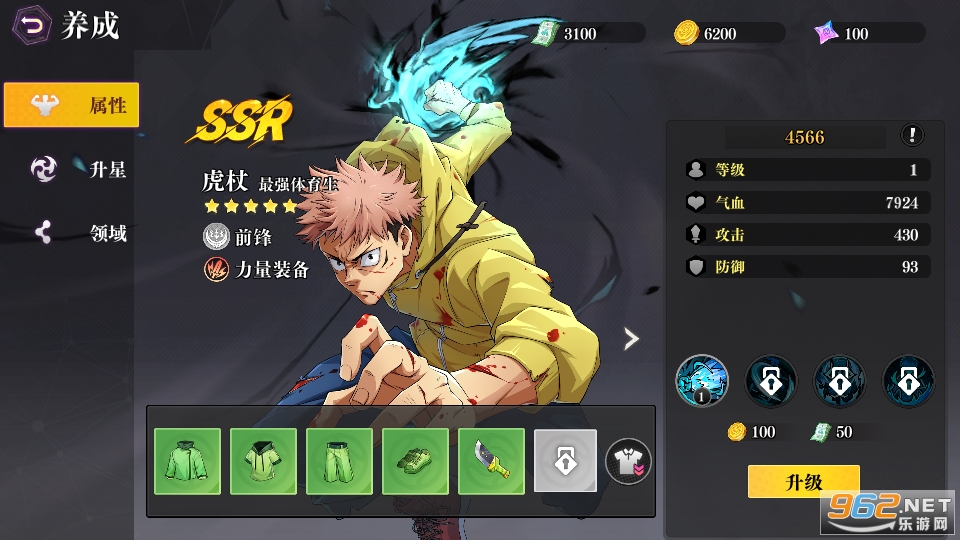
Task: Select the unlocked glowing blue skill icon
Action: (x=702, y=380)
